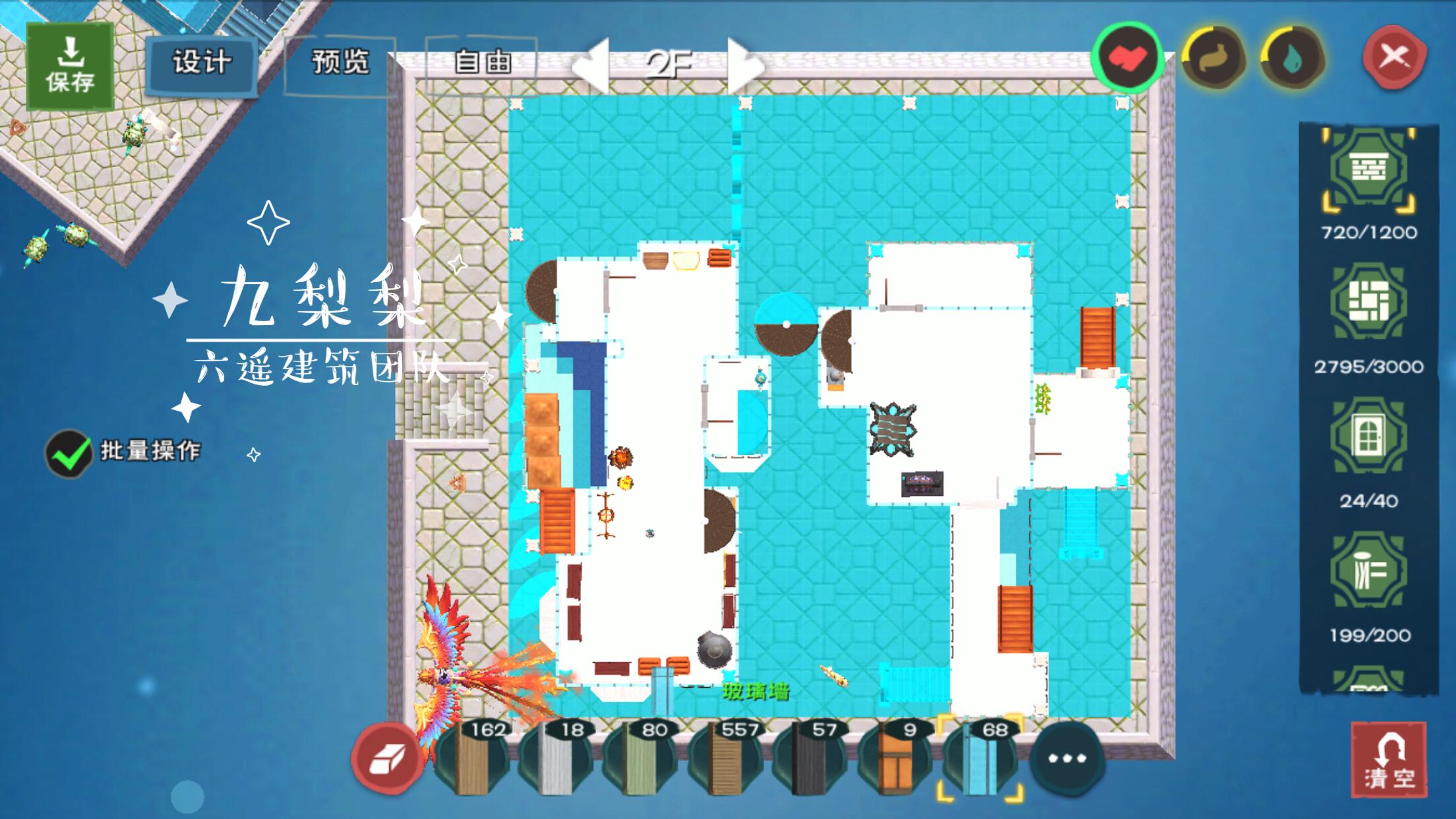Select the wooden wall slot with 162
Screen dimensions: 1456x819
coord(472,758)
